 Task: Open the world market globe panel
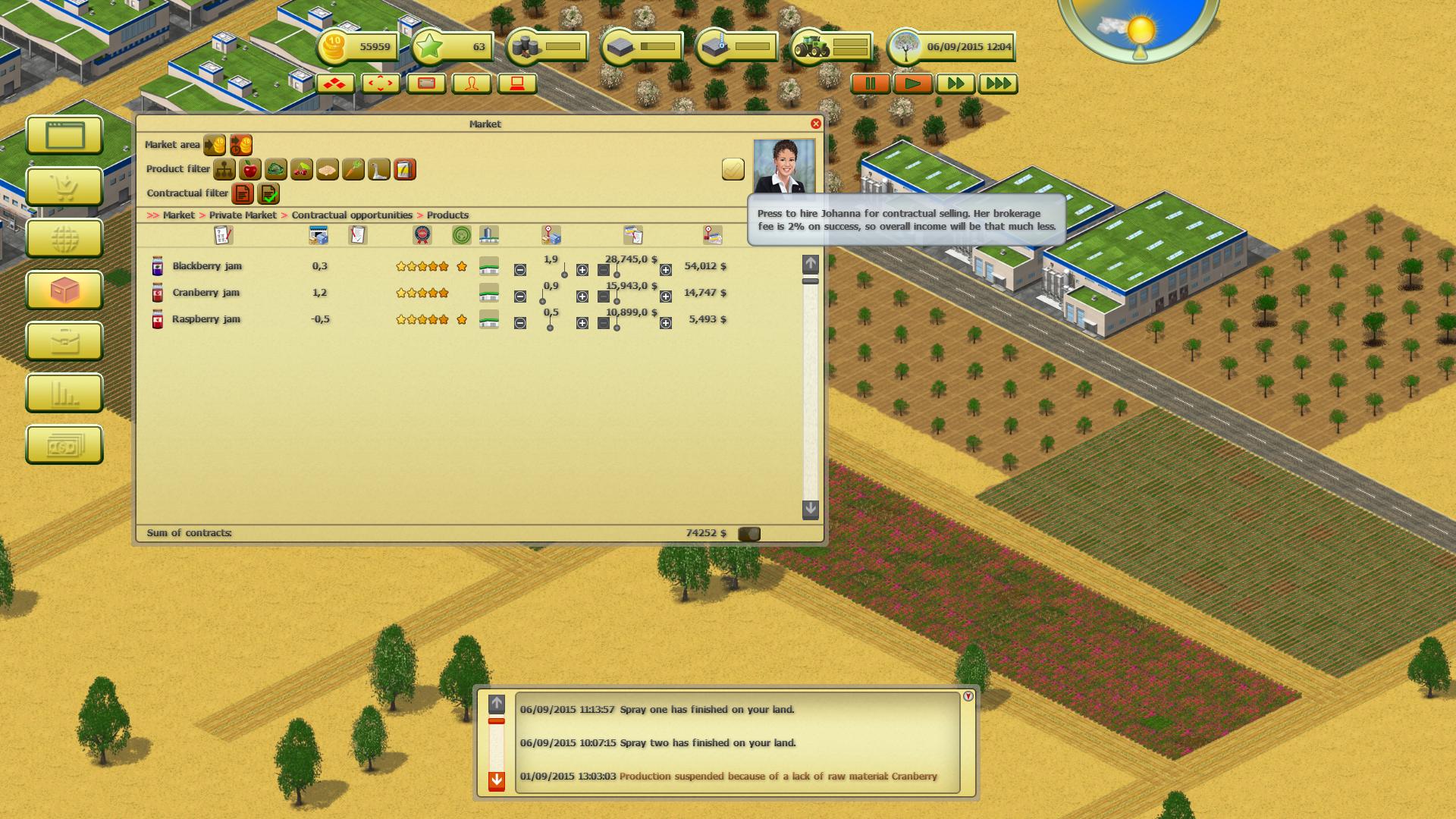[x=64, y=237]
